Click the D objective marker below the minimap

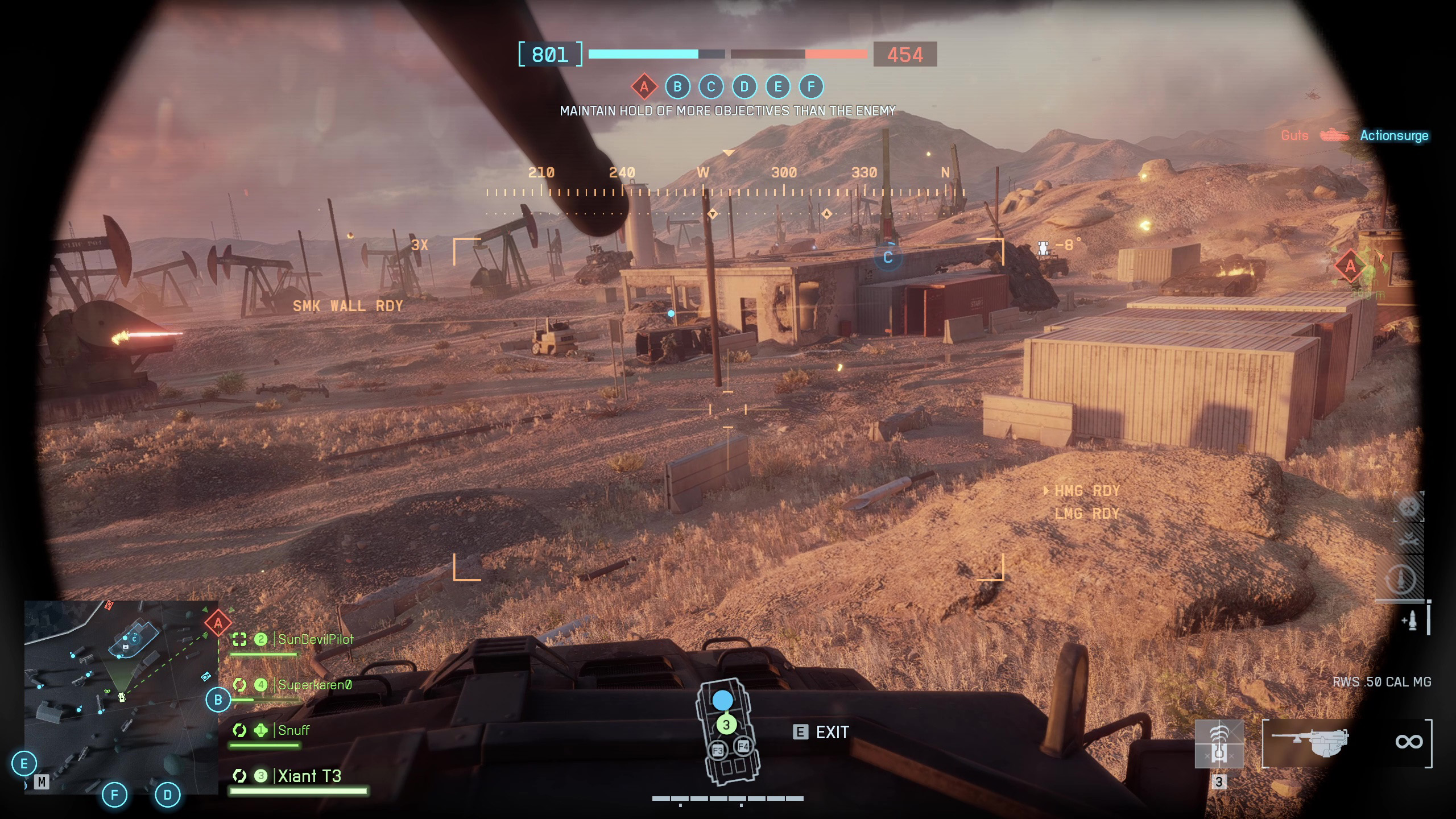point(168,795)
